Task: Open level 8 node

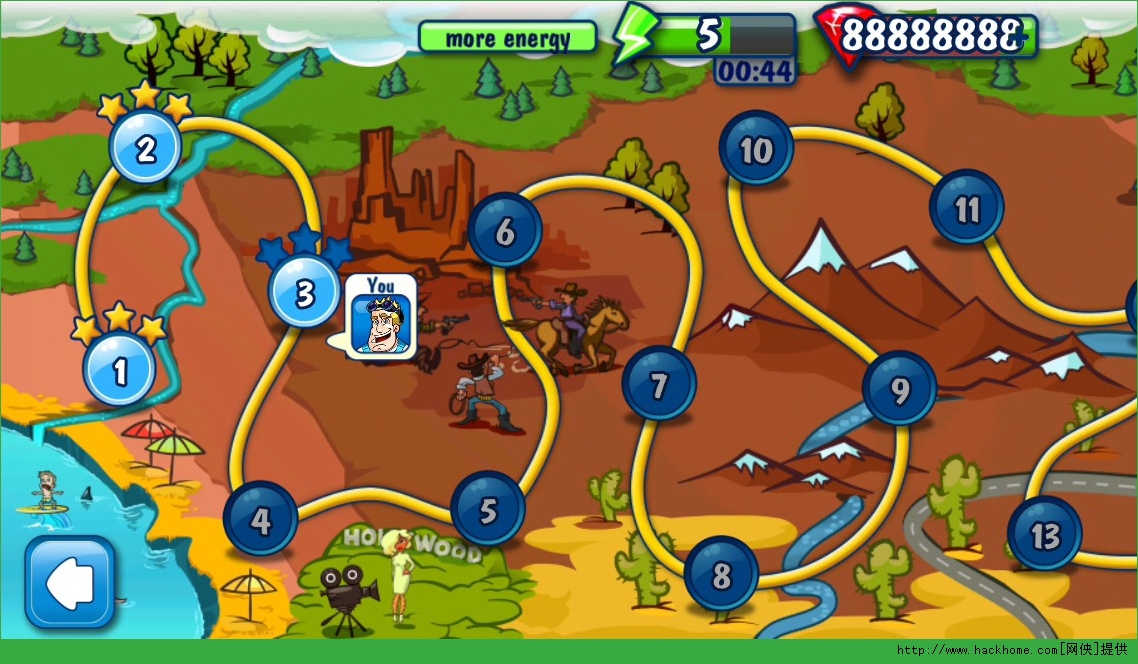Action: coord(721,574)
